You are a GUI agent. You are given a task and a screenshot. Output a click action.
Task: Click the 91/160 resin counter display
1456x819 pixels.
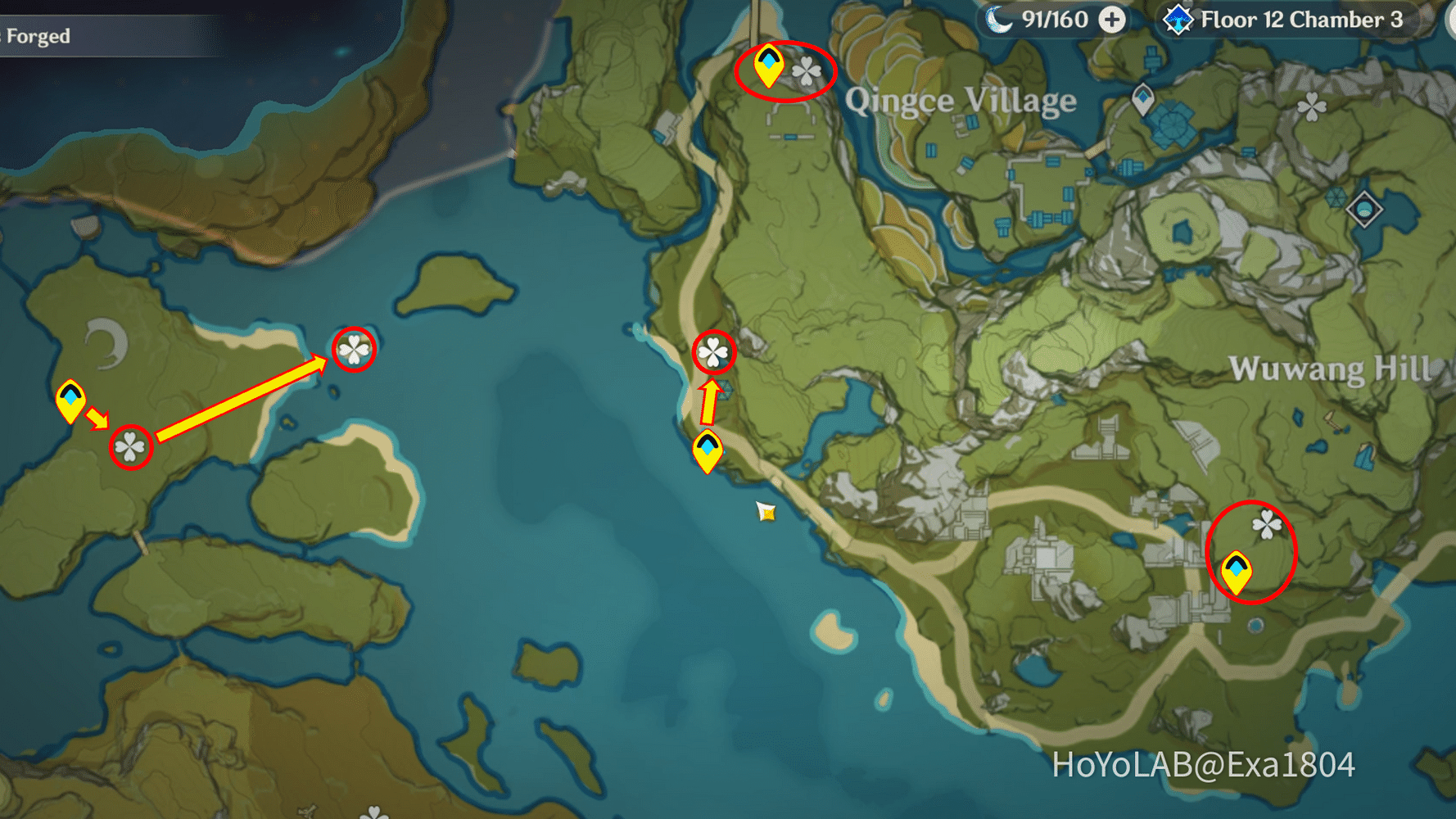(1055, 19)
